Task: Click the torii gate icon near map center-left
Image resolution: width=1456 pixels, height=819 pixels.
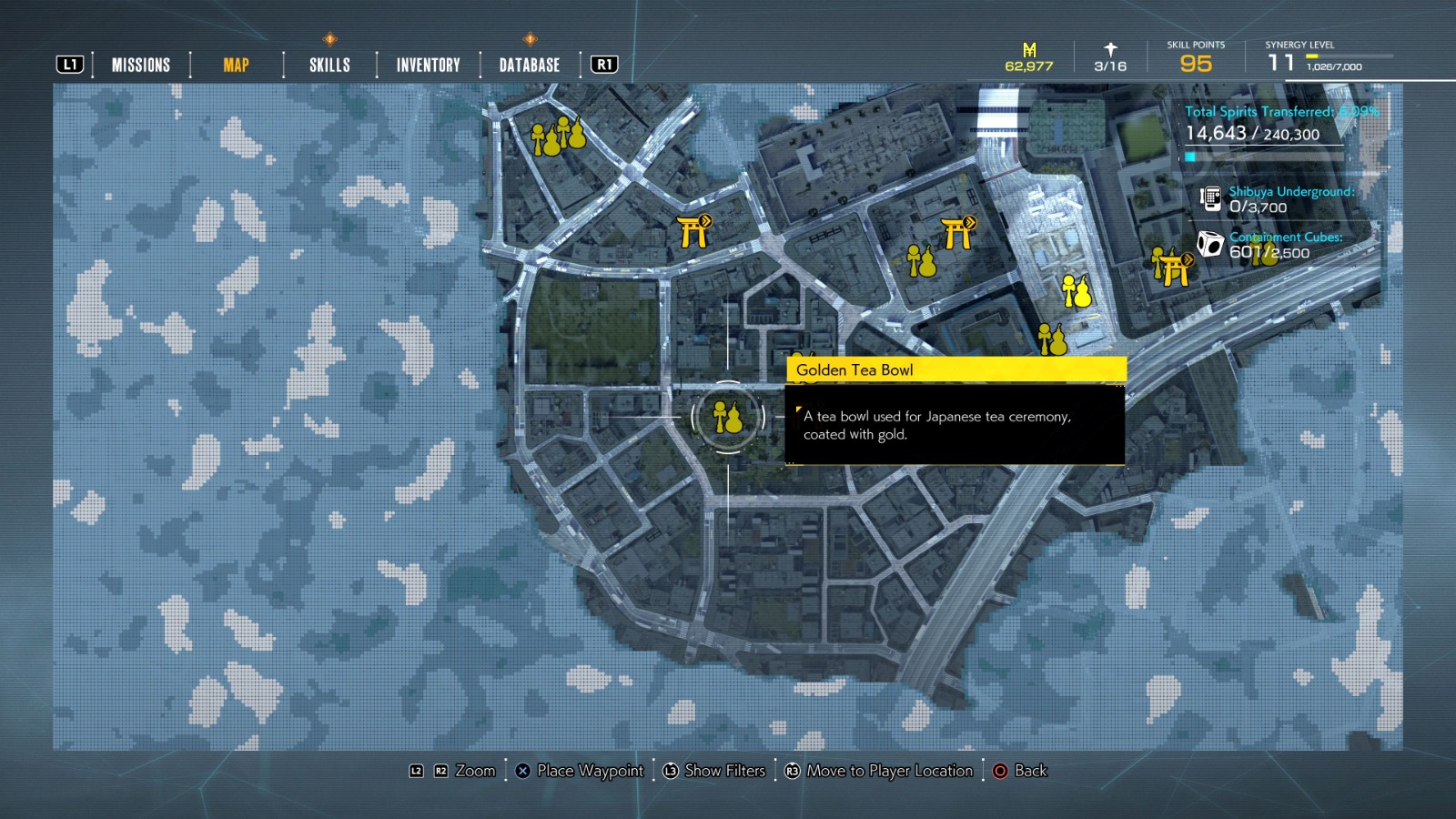Action: click(694, 230)
